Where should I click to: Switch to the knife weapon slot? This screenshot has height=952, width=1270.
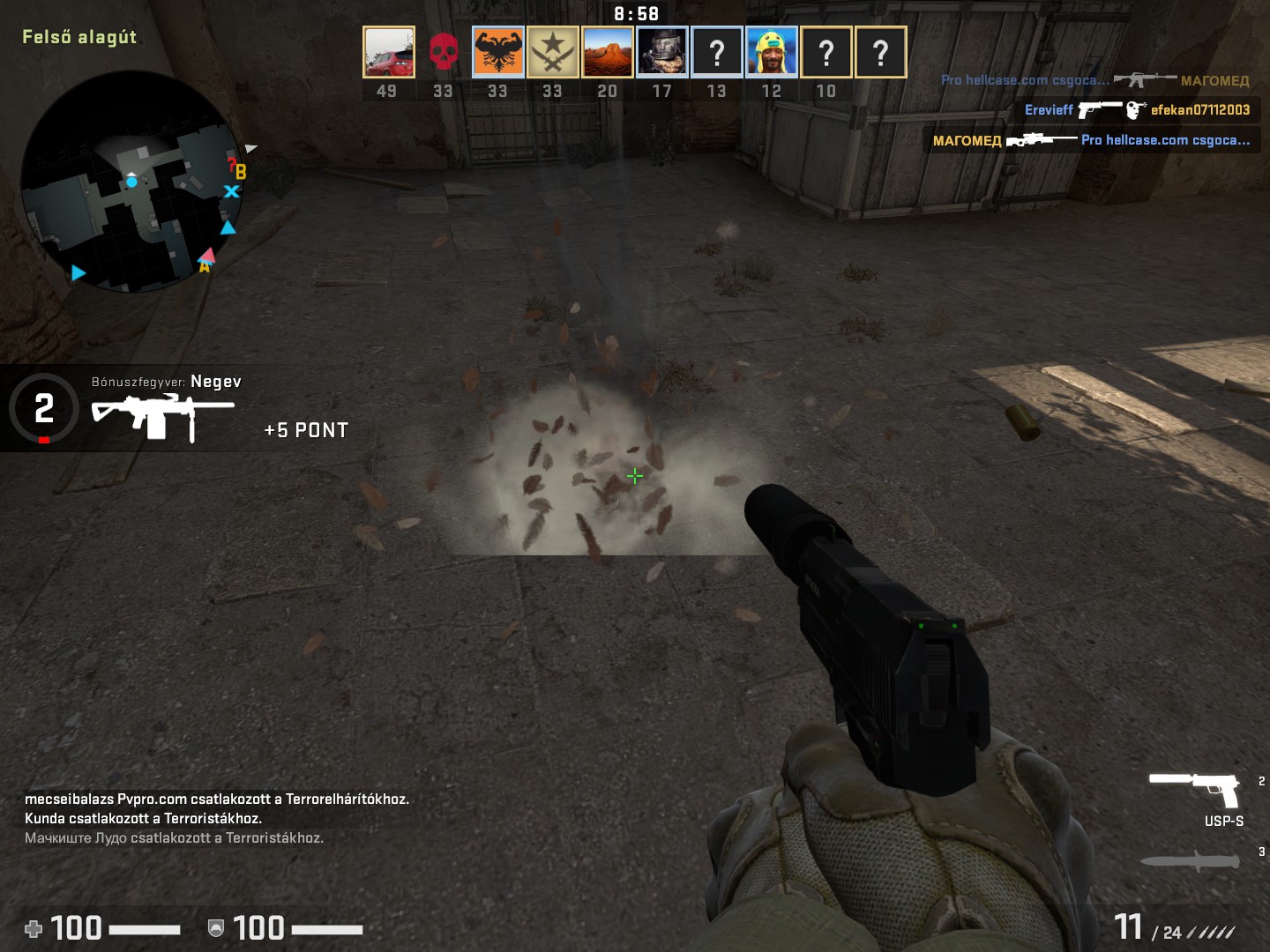(x=1191, y=860)
